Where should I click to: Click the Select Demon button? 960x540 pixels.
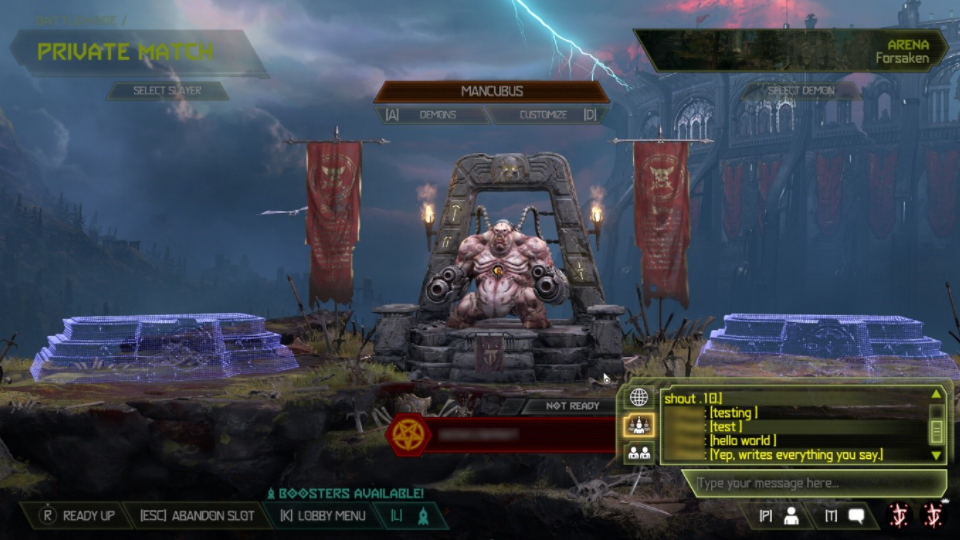[x=801, y=91]
